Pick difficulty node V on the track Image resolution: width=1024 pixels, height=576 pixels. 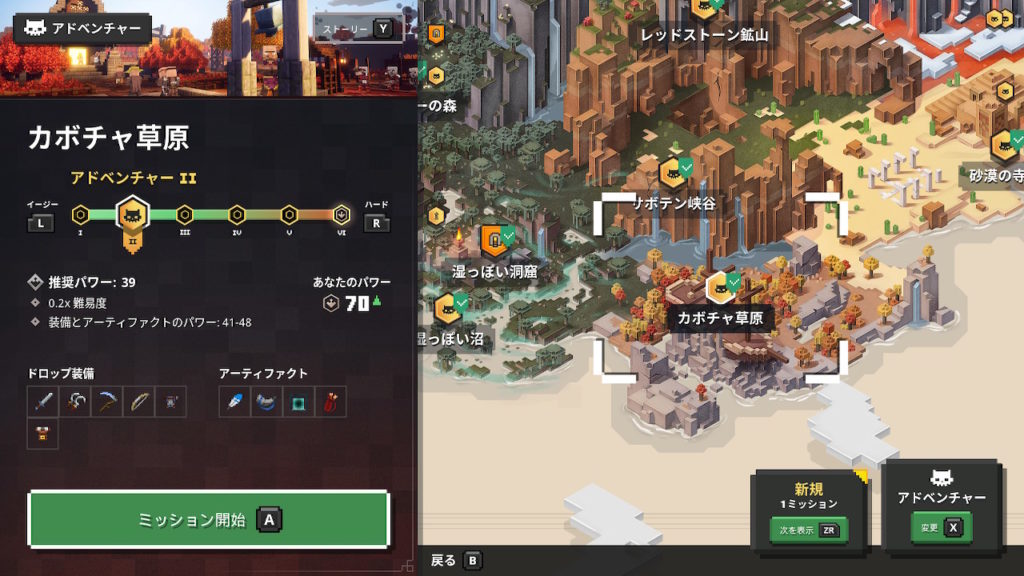pyautogui.click(x=289, y=214)
